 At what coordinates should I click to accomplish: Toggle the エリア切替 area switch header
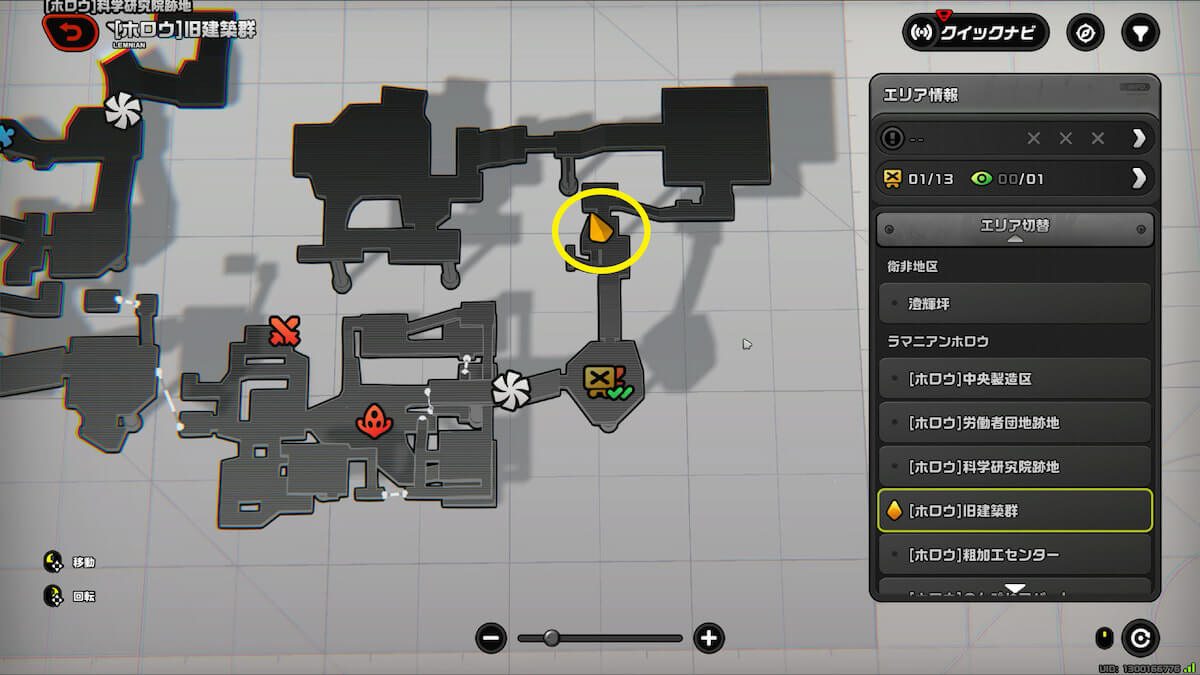(1014, 228)
